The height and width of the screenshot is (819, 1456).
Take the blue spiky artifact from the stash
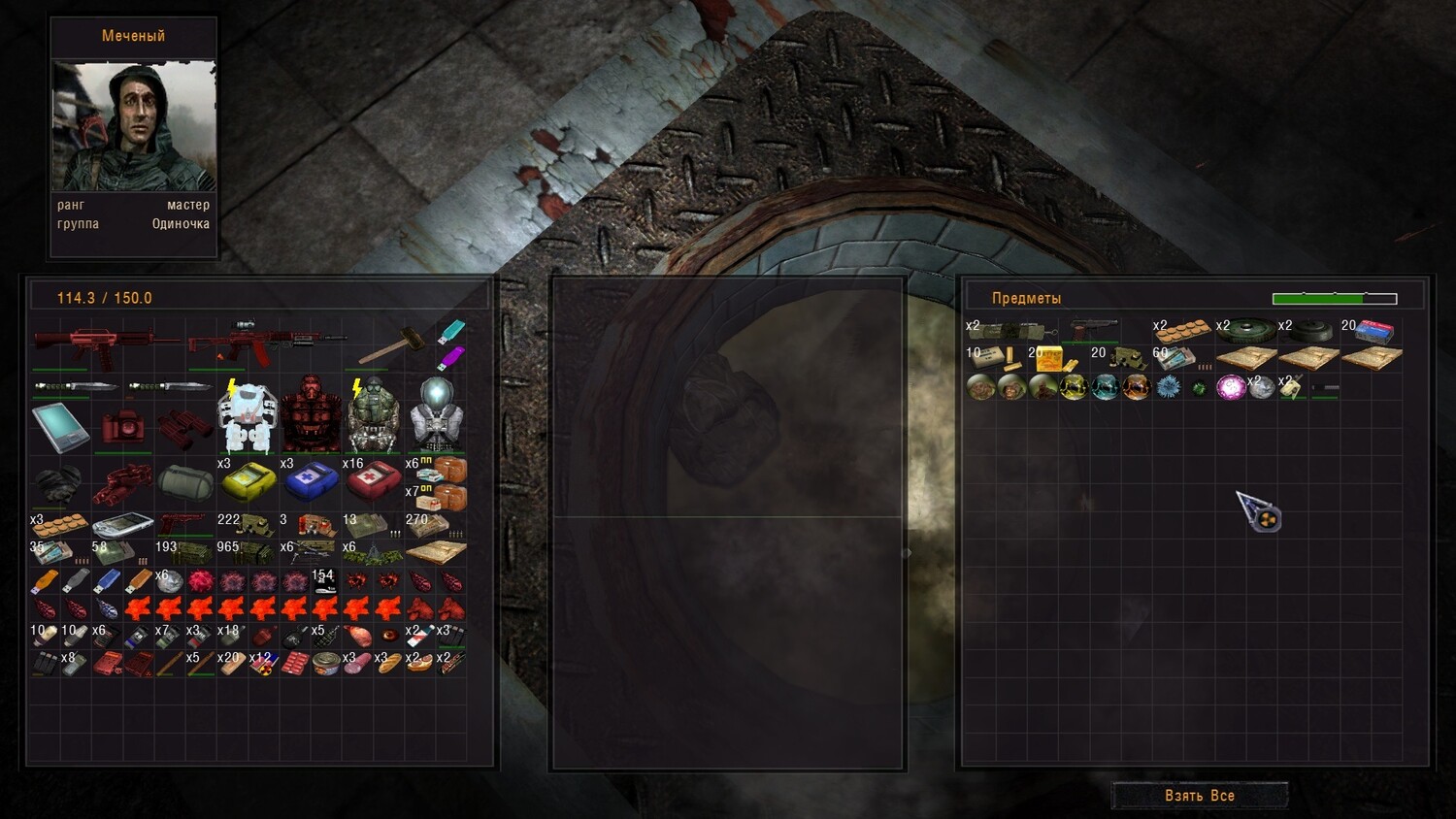click(1169, 387)
